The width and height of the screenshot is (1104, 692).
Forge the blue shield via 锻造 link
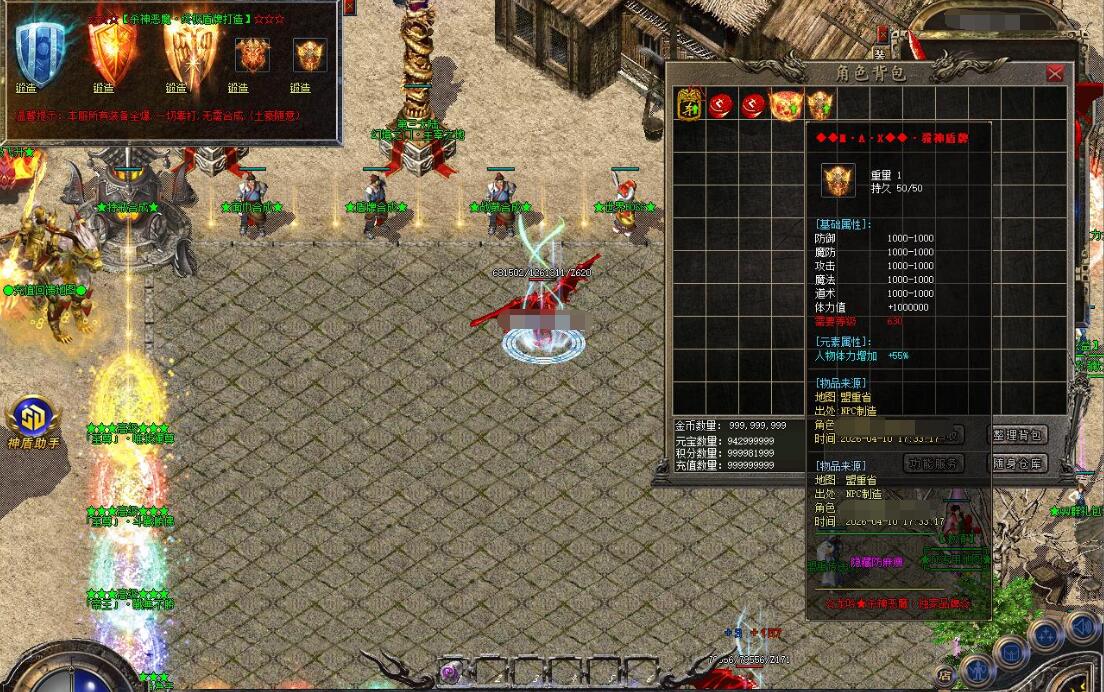pyautogui.click(x=27, y=88)
